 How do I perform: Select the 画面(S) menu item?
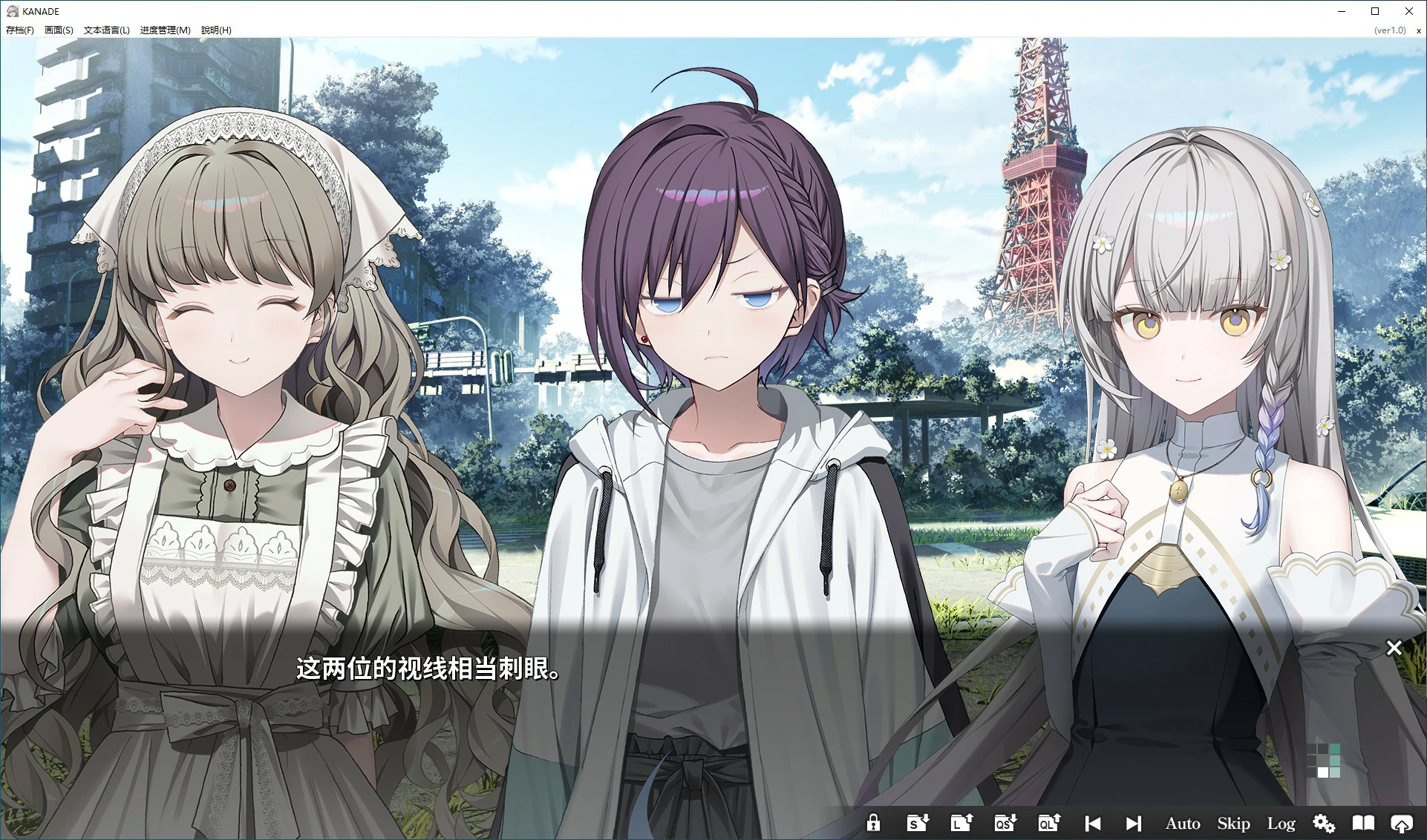[x=59, y=30]
